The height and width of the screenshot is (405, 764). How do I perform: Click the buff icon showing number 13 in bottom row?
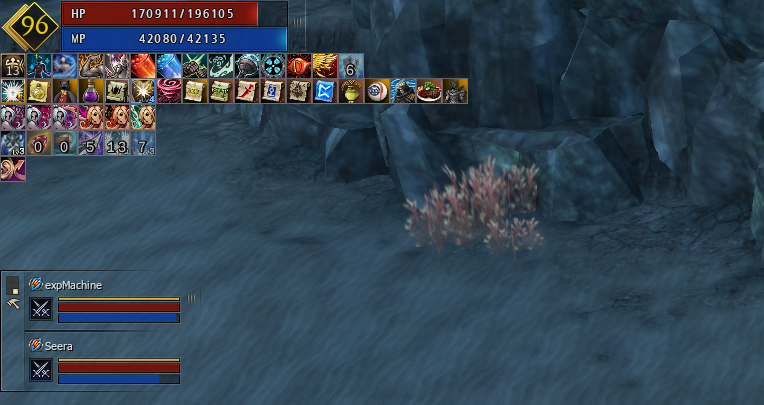tap(117, 144)
